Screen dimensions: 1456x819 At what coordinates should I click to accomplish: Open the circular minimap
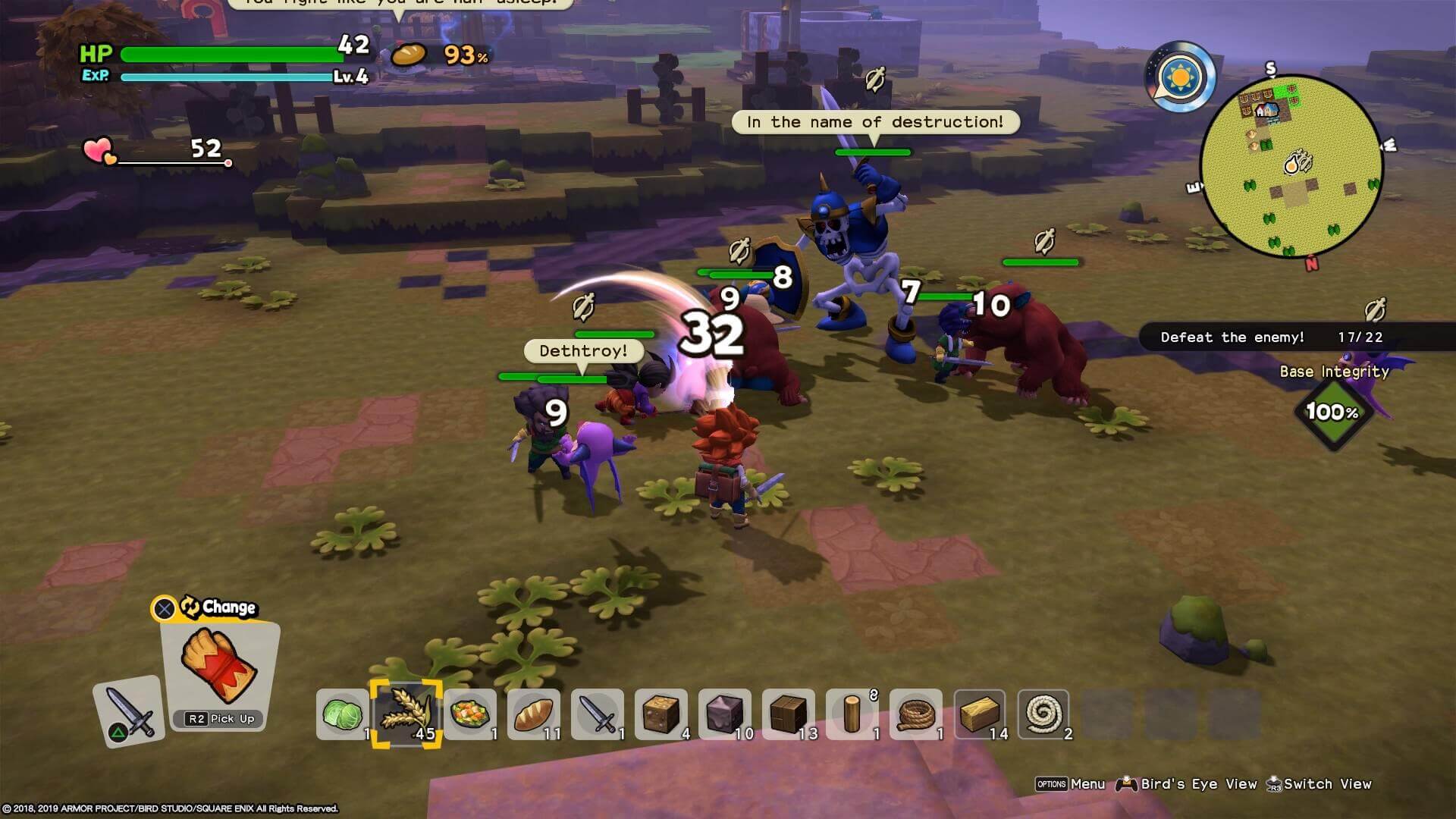coord(1291,167)
